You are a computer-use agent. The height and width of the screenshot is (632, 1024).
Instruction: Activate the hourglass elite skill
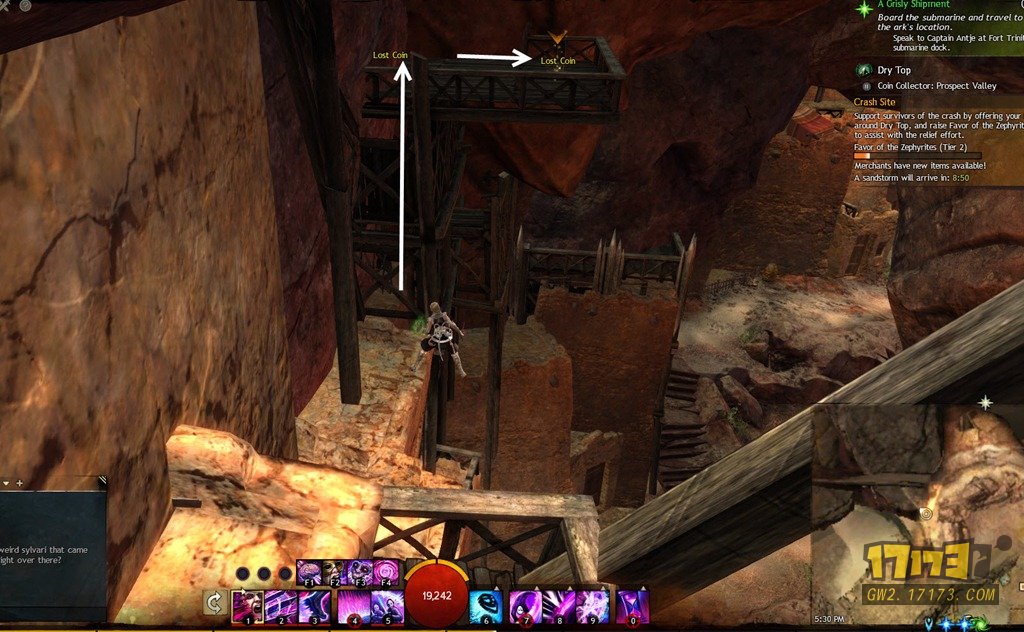coord(633,606)
